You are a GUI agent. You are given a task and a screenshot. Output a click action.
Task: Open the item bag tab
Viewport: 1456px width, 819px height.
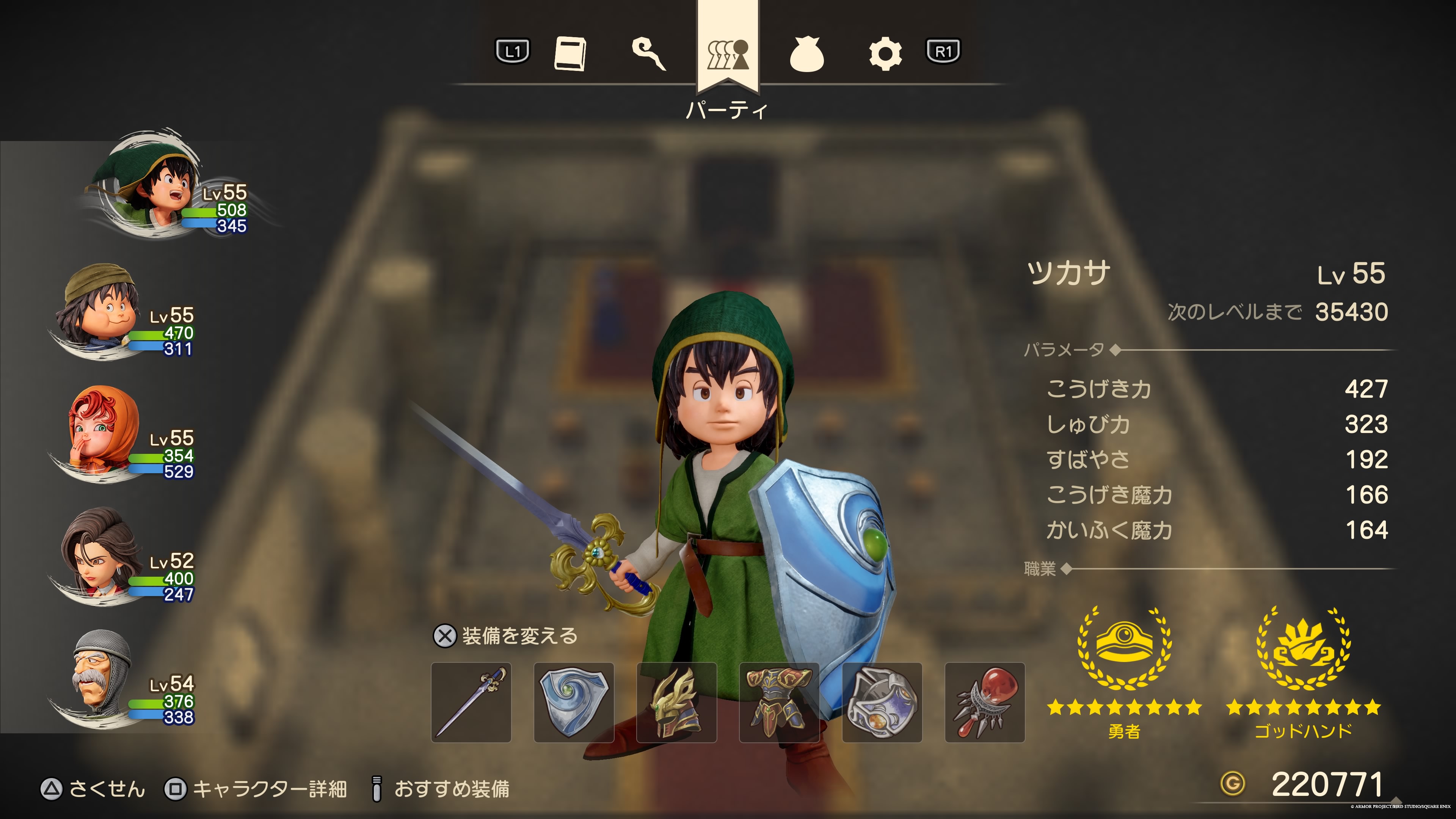(806, 54)
